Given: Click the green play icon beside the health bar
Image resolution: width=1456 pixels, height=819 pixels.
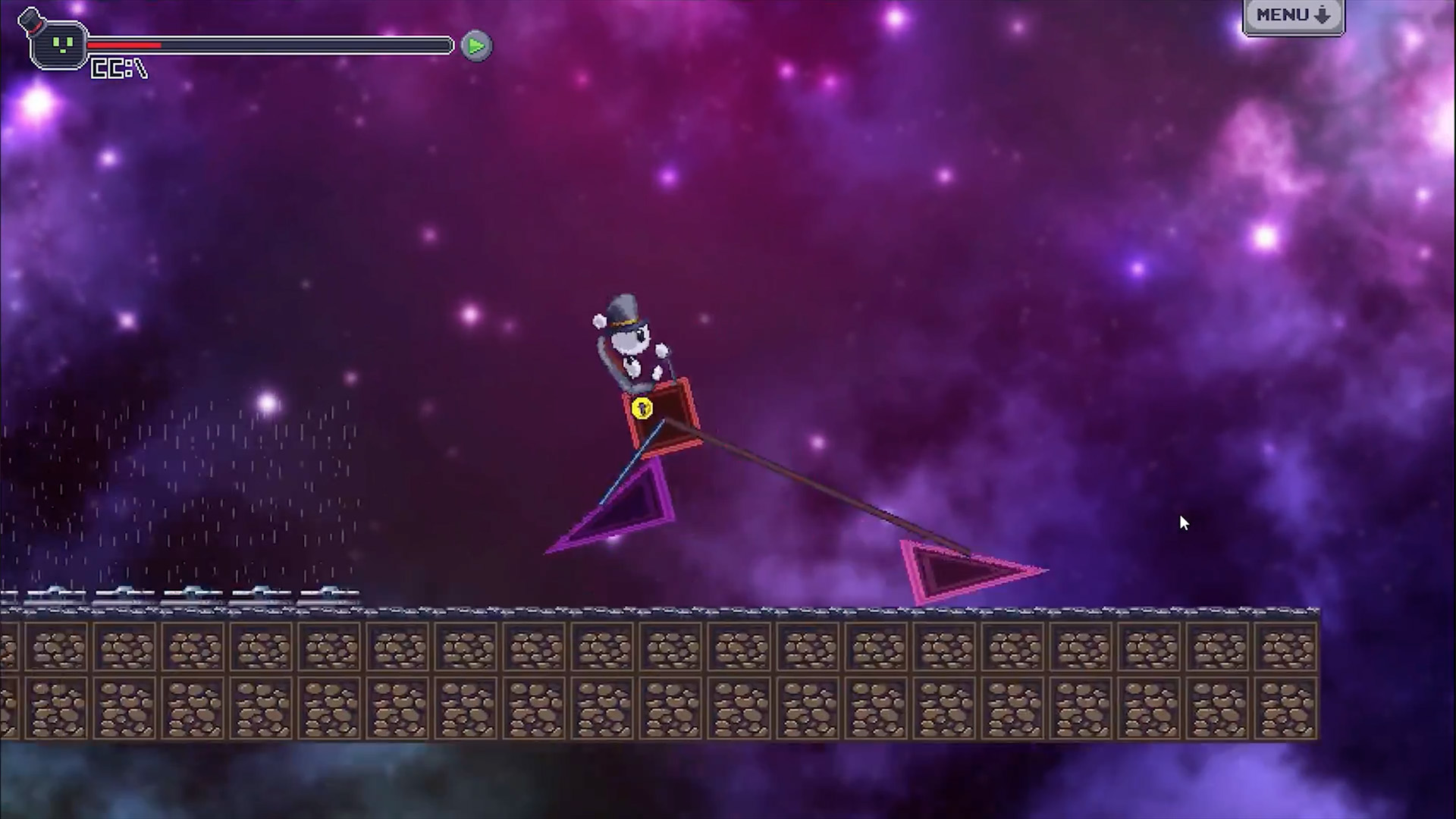Looking at the screenshot, I should tap(475, 45).
